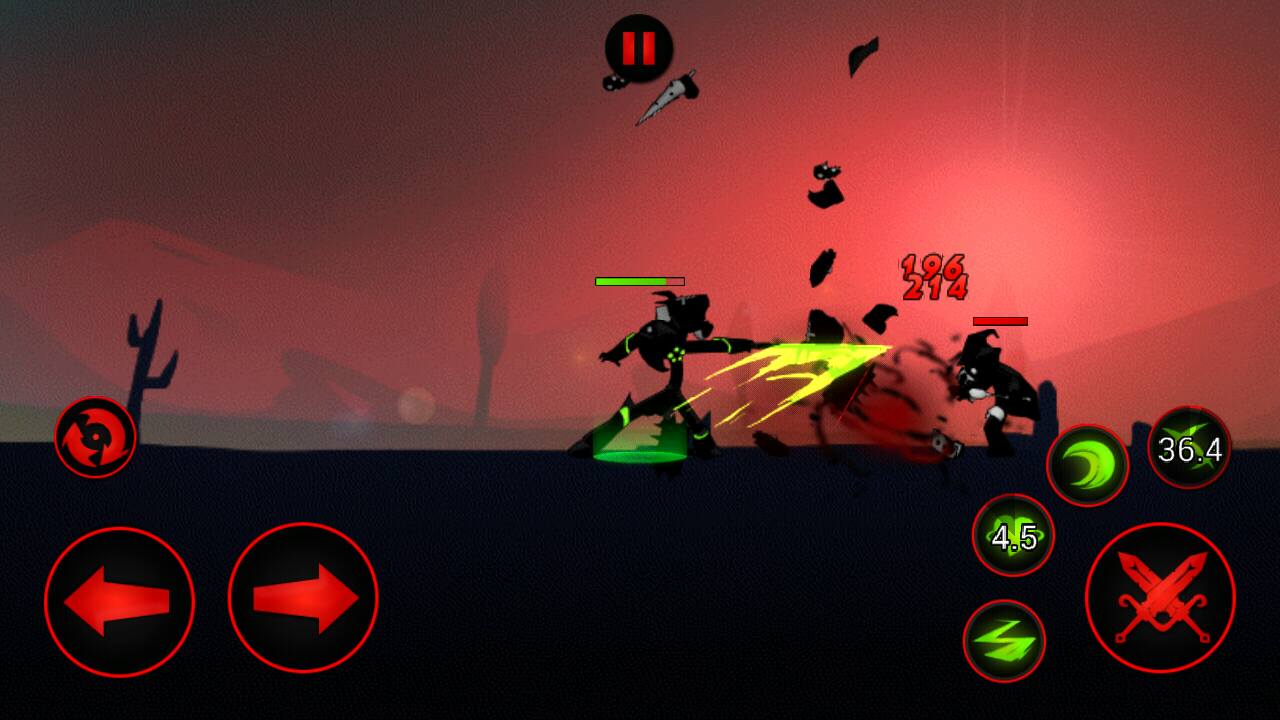Pause the game with the top button

pyautogui.click(x=639, y=48)
